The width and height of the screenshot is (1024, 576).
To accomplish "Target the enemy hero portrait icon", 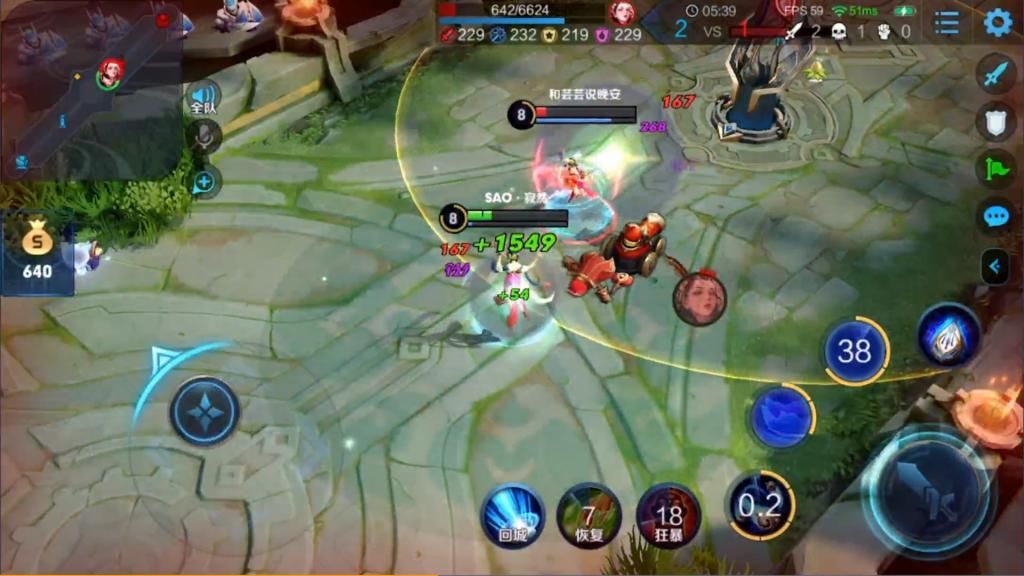I will point(699,298).
